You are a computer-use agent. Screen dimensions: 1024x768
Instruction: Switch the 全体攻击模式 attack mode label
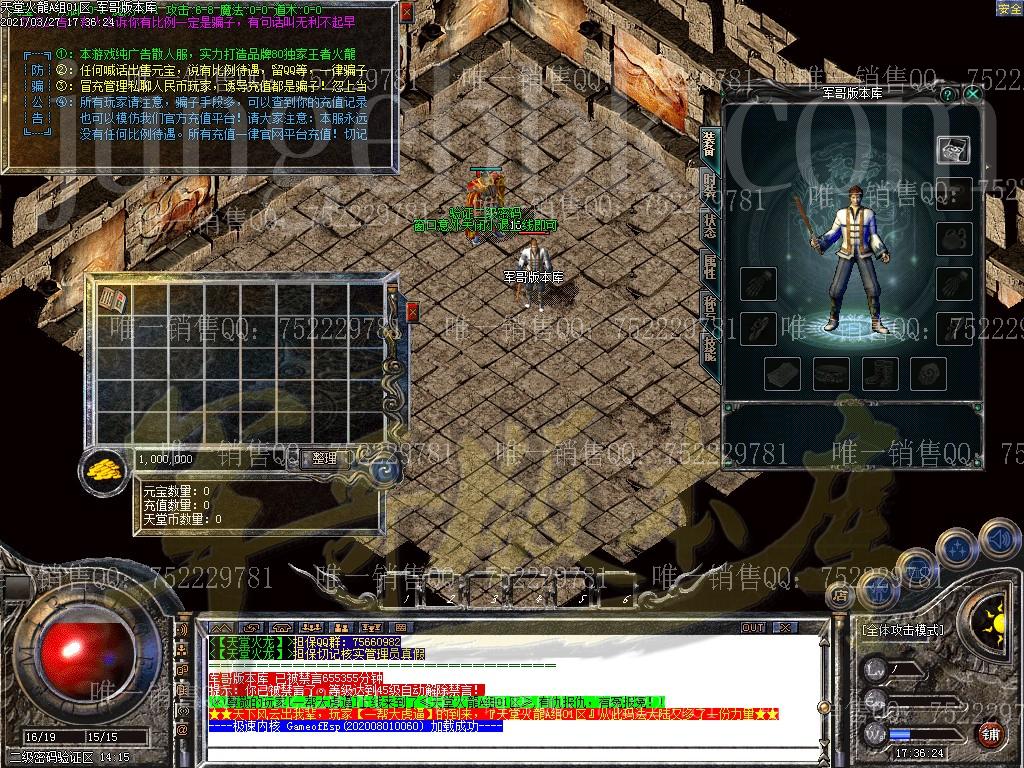point(902,630)
